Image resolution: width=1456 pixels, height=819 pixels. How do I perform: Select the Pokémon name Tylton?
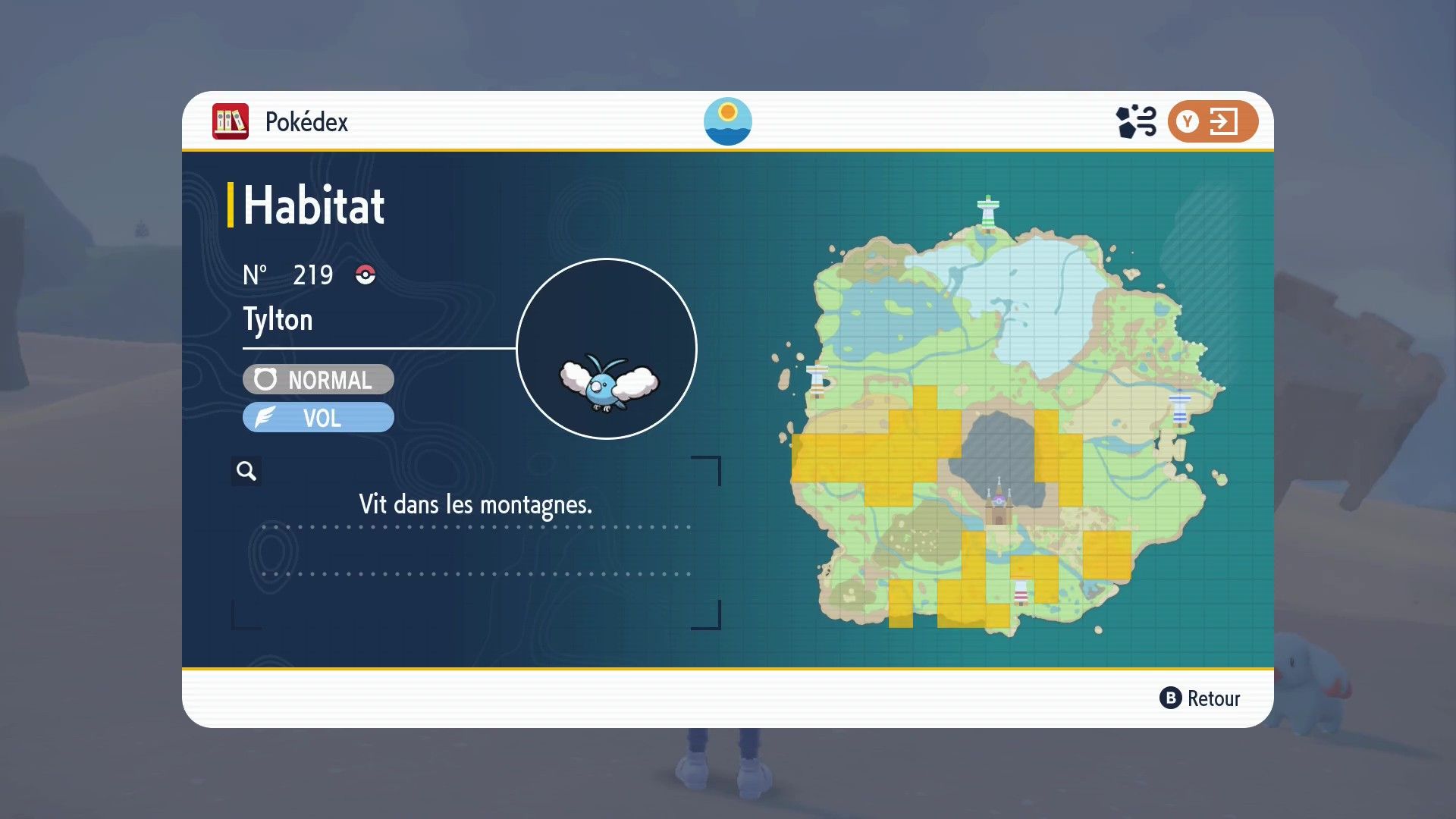278,319
